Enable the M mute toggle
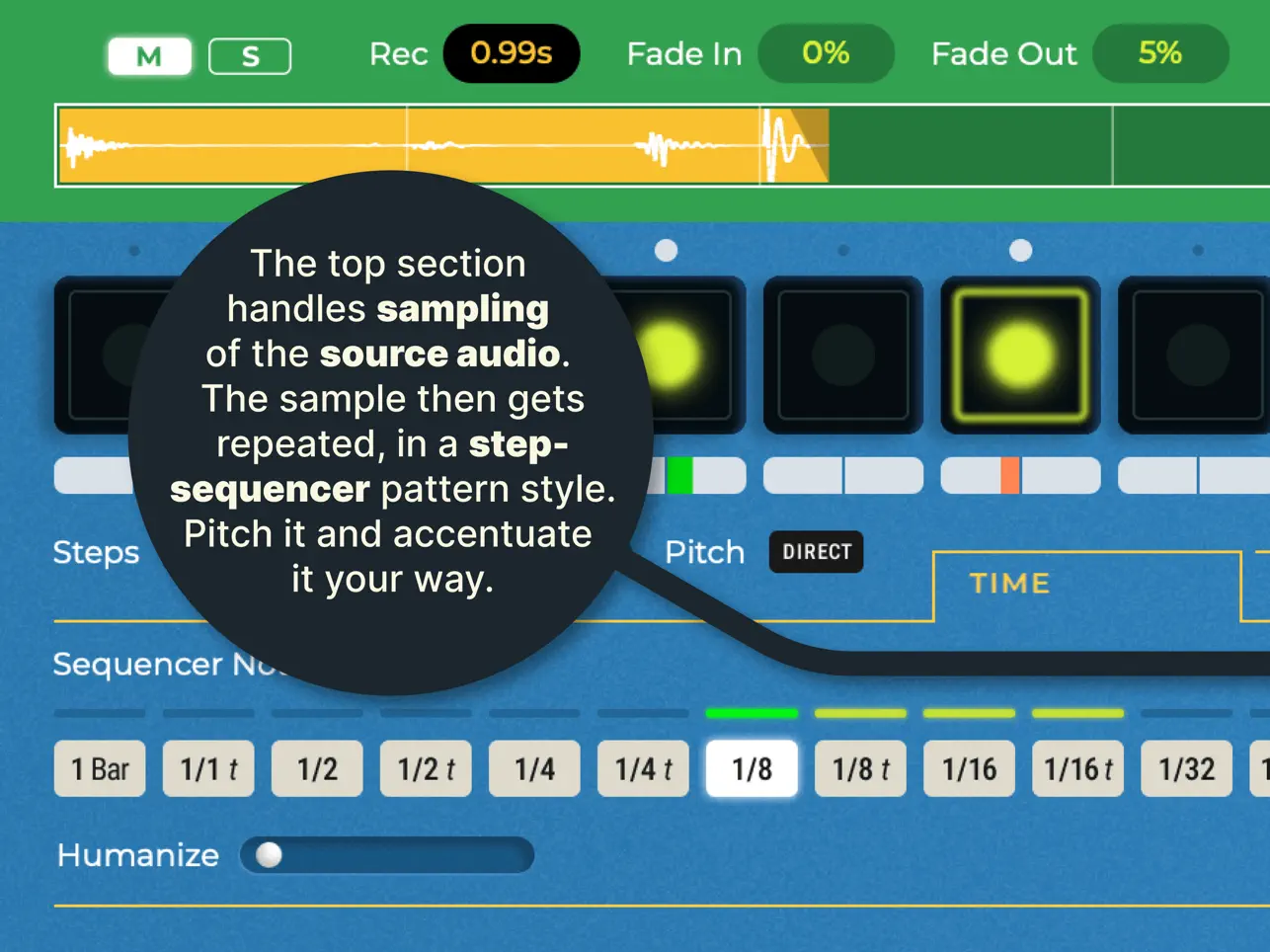 (x=149, y=55)
